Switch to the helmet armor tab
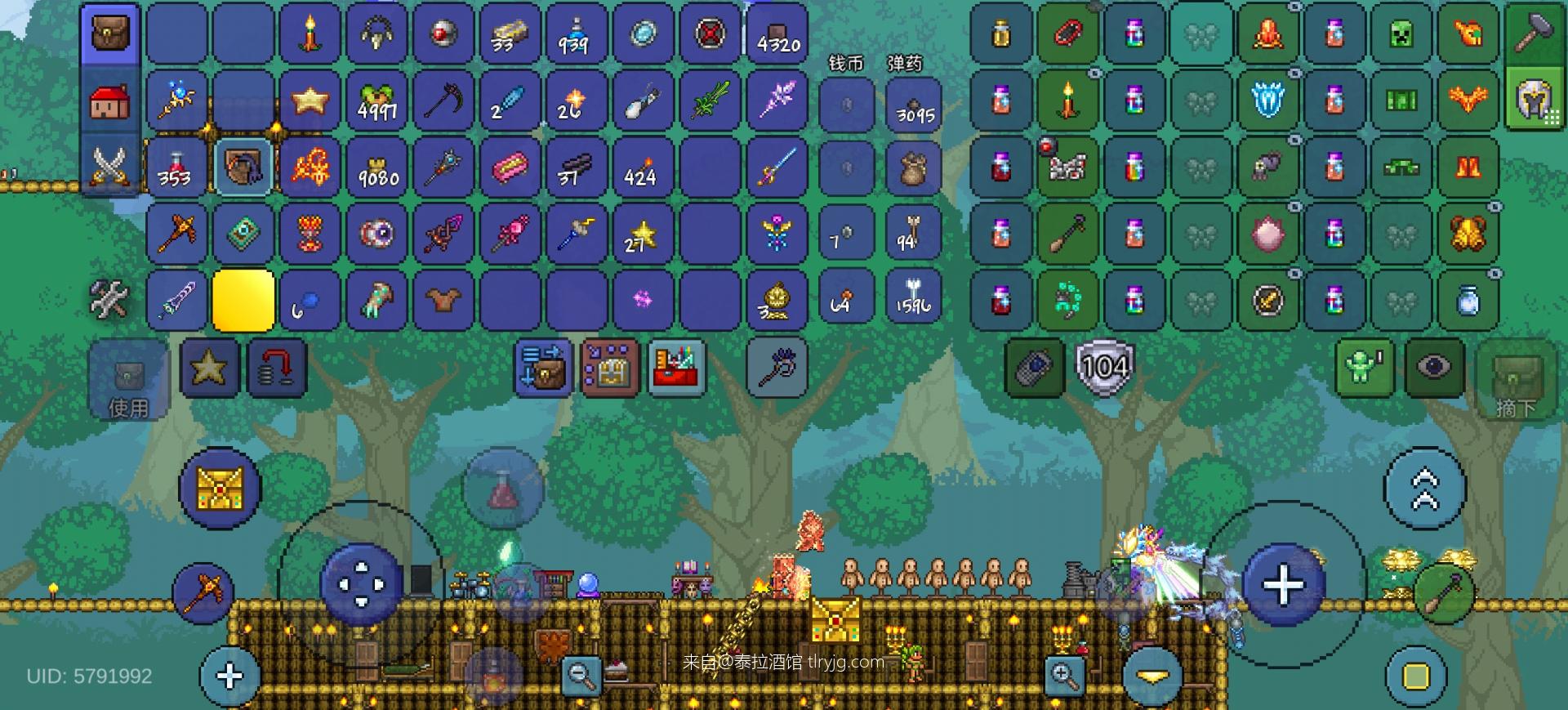This screenshot has width=1568, height=710. [x=1534, y=100]
